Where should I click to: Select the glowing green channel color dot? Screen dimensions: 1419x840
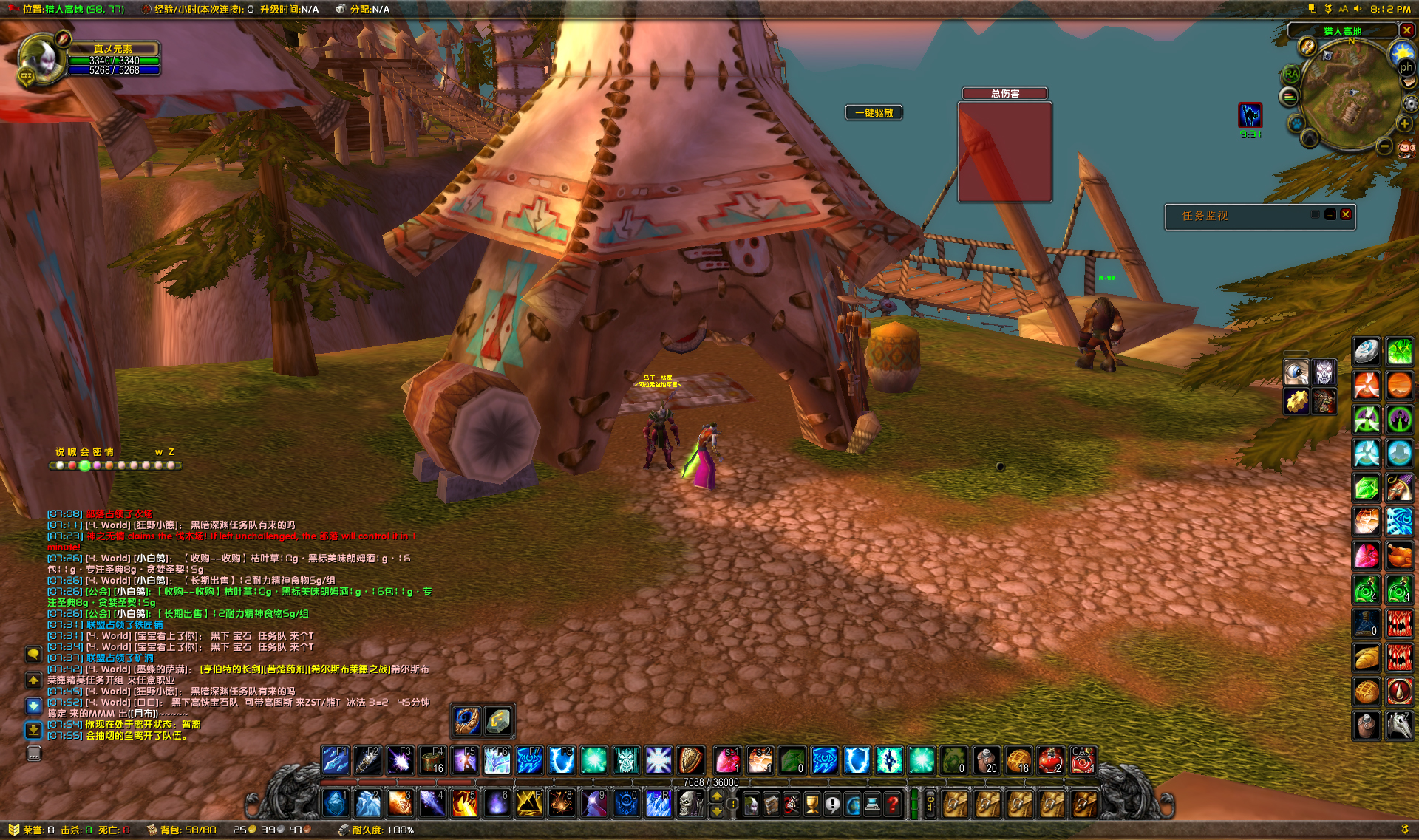[x=84, y=466]
